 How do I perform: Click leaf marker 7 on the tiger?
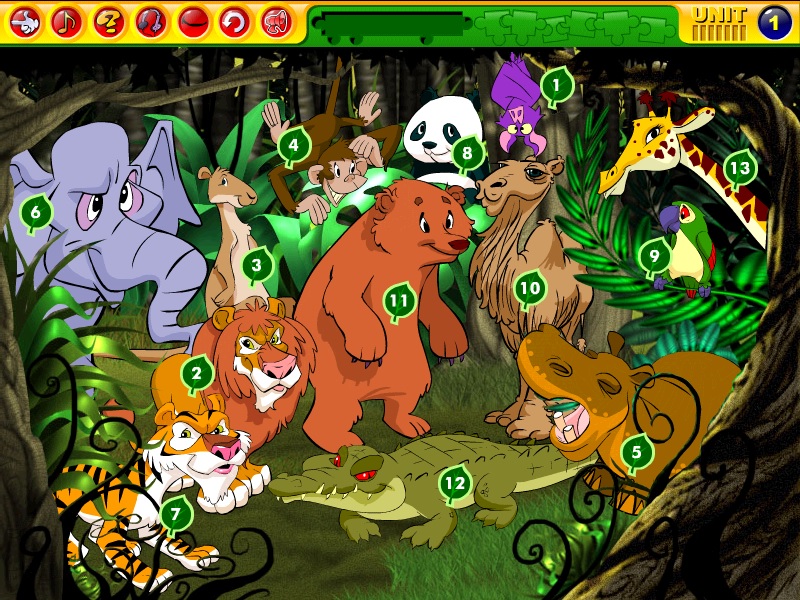click(176, 514)
